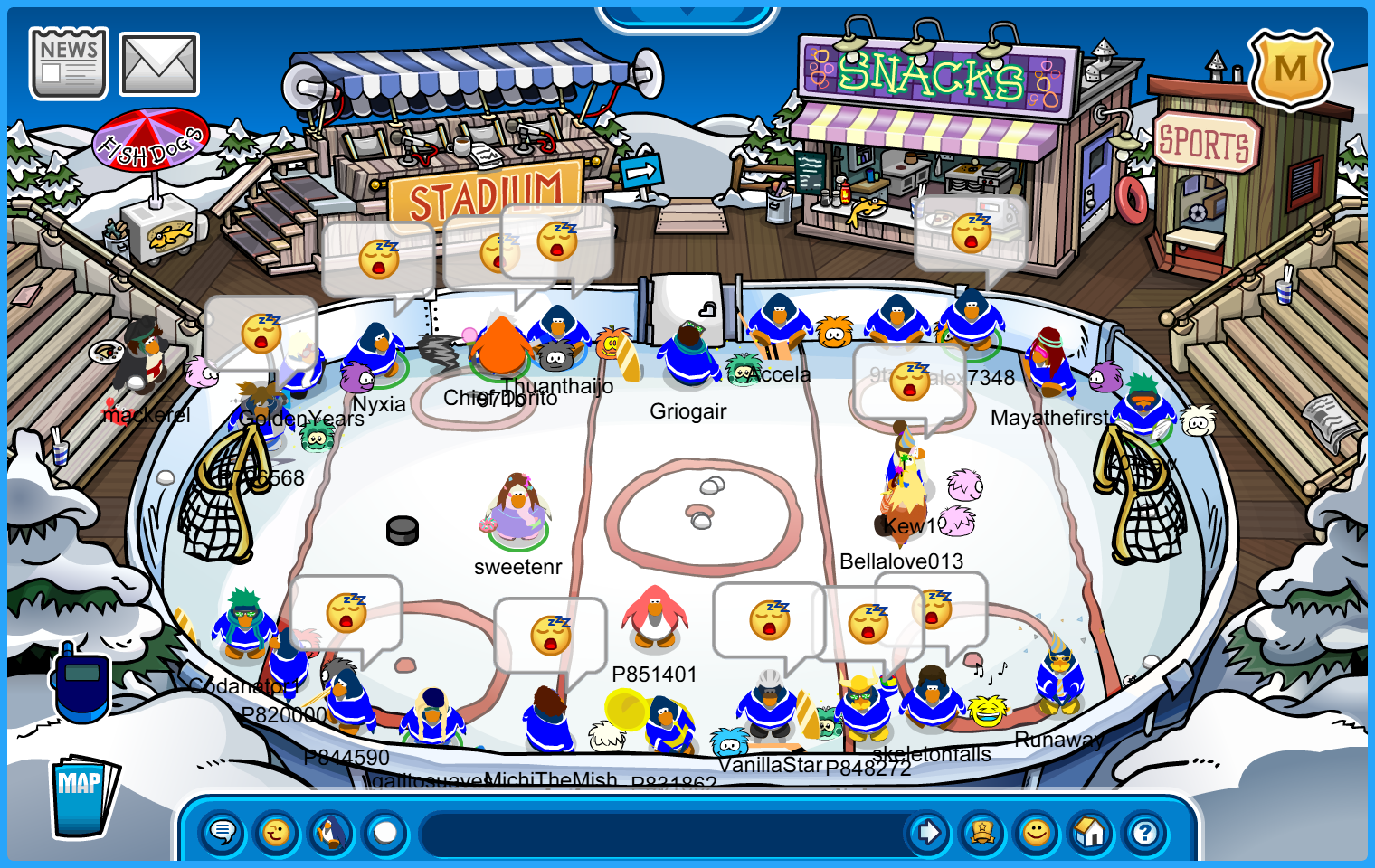Open the safe chat speech bubble menu
This screenshot has width=1375, height=868.
point(222,831)
